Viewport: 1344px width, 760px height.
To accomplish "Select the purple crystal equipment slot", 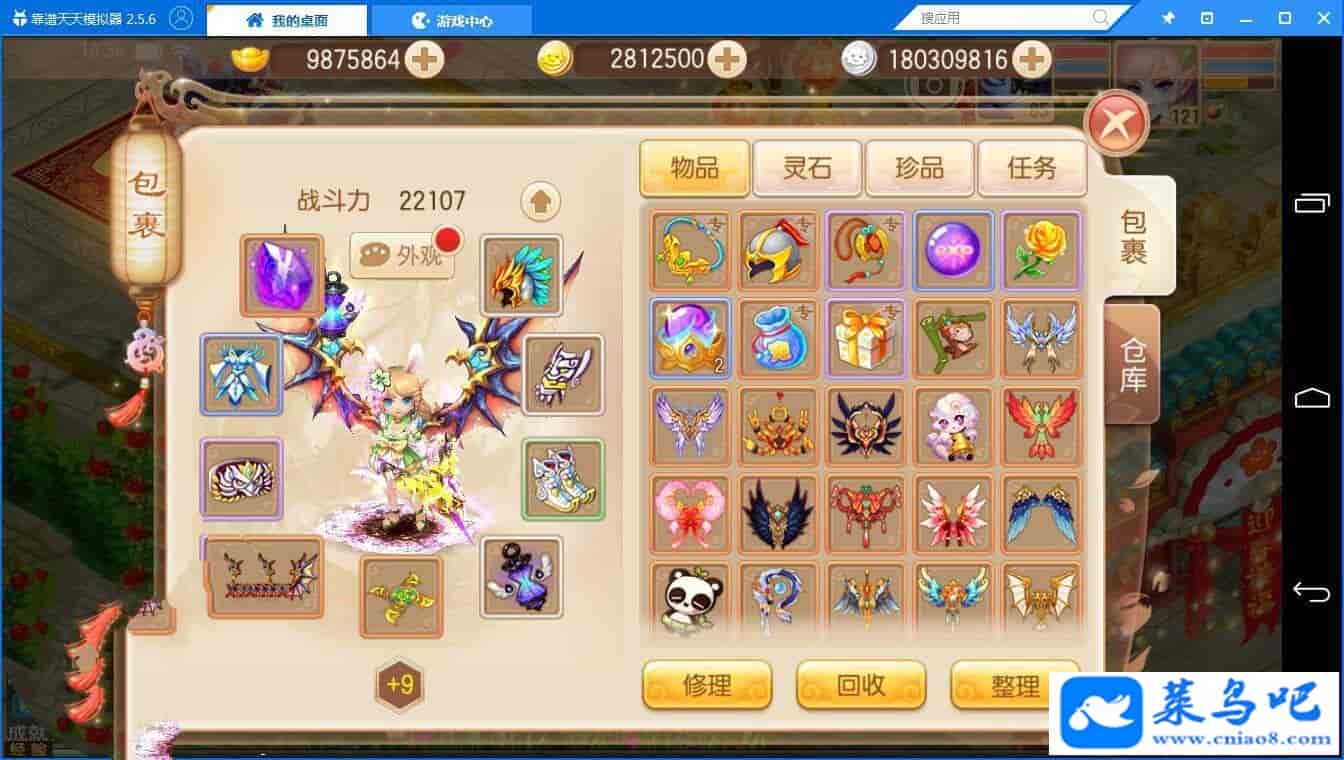I will tap(282, 275).
